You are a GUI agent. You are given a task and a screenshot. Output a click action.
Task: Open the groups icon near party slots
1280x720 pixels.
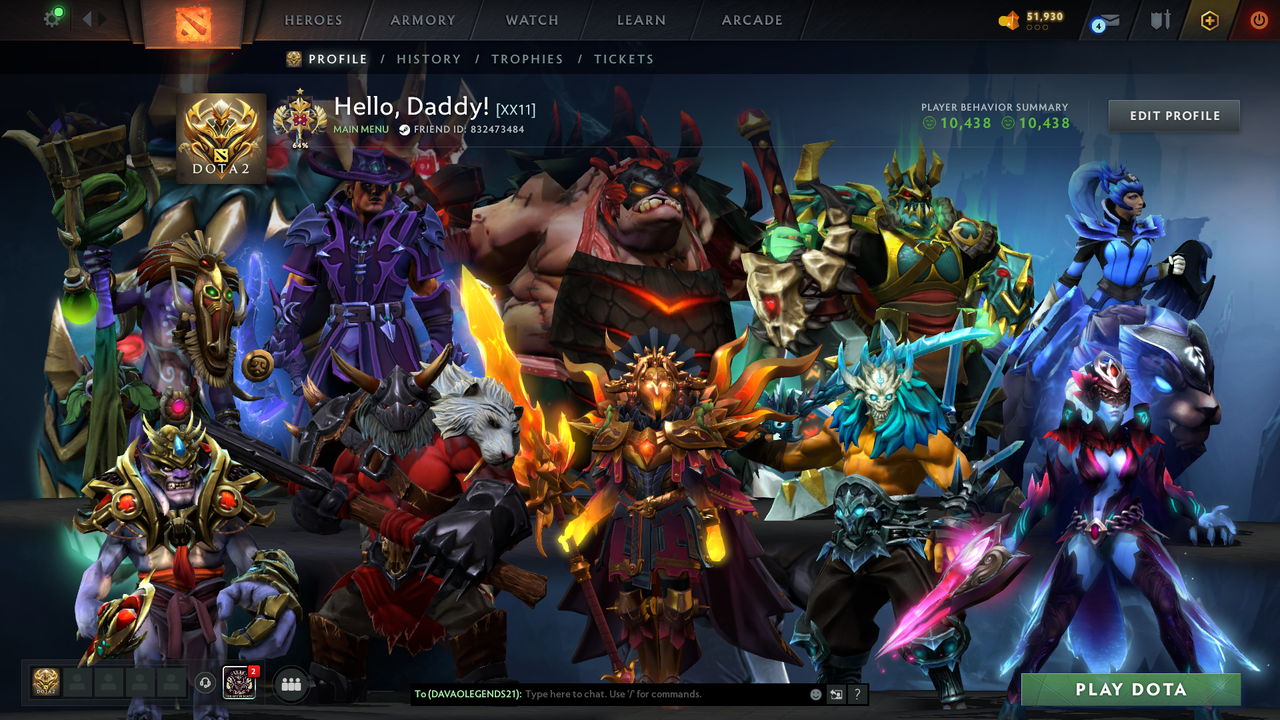[x=289, y=682]
